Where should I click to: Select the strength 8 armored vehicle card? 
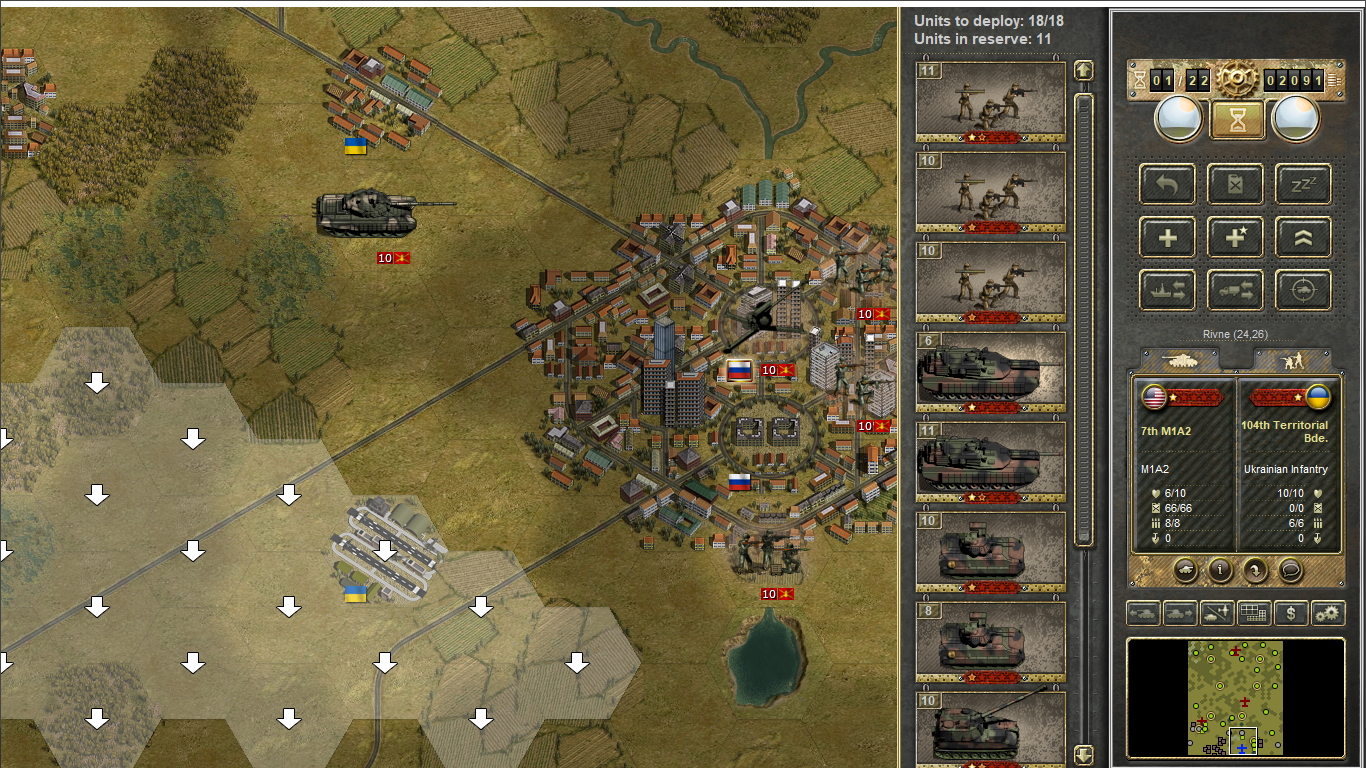pos(990,642)
